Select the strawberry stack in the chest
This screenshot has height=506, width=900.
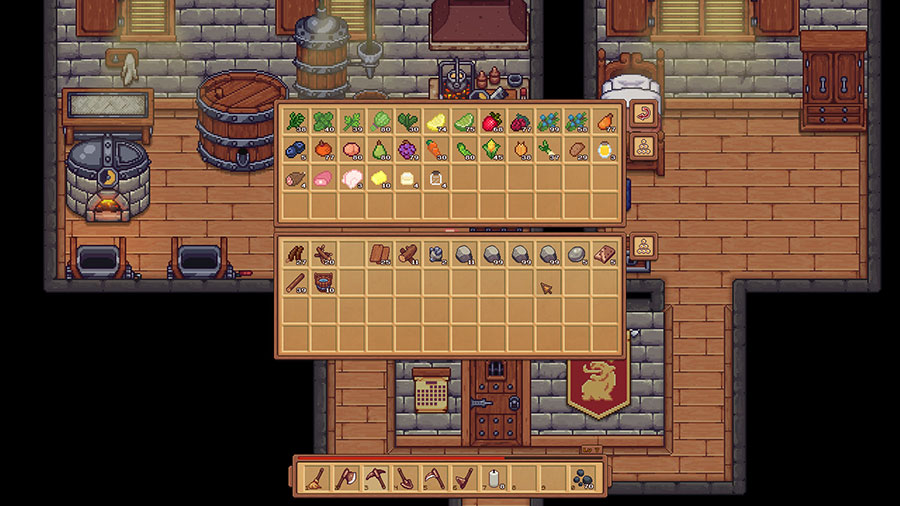[491, 122]
